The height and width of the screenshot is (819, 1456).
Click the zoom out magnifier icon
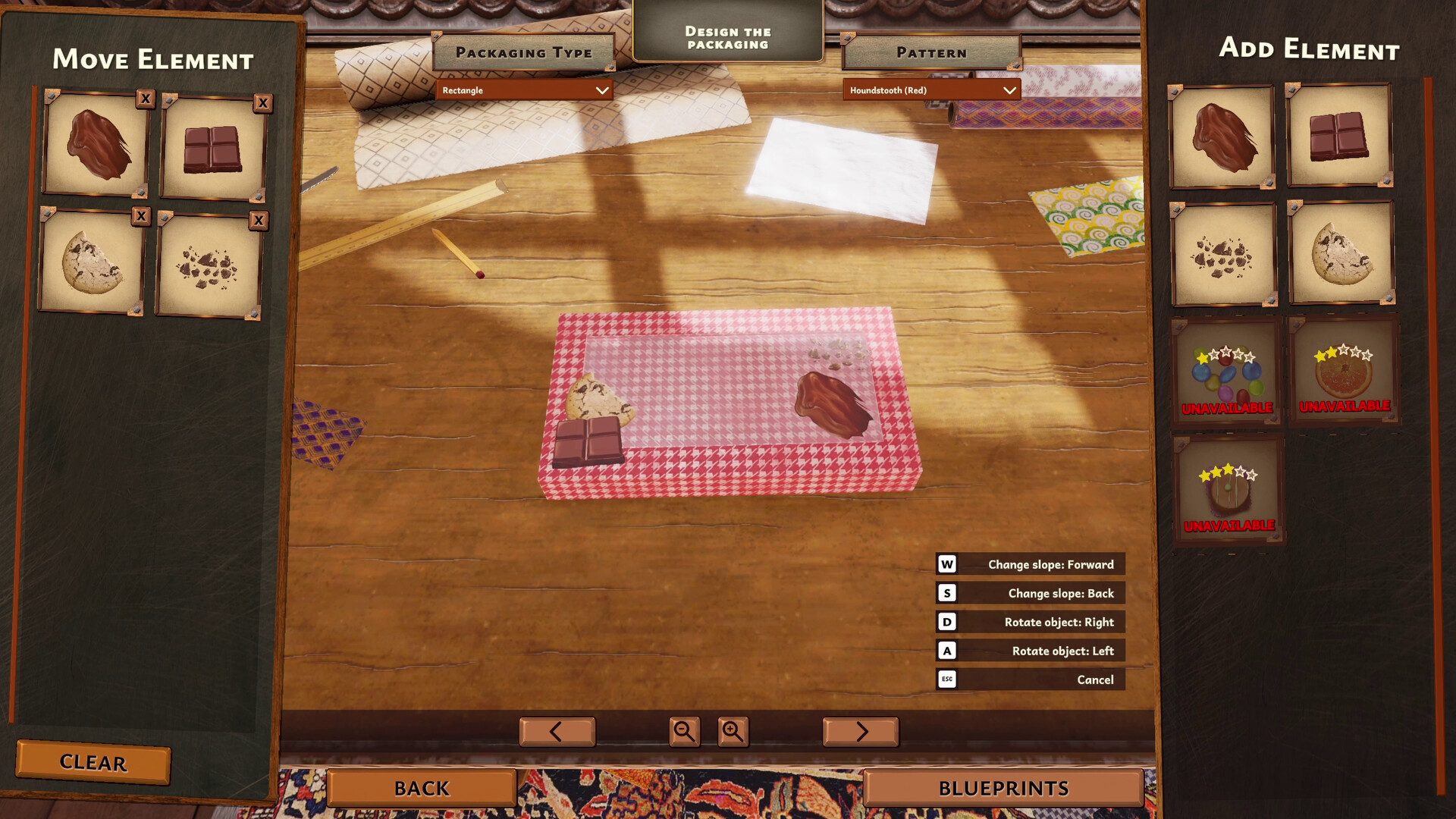point(686,731)
